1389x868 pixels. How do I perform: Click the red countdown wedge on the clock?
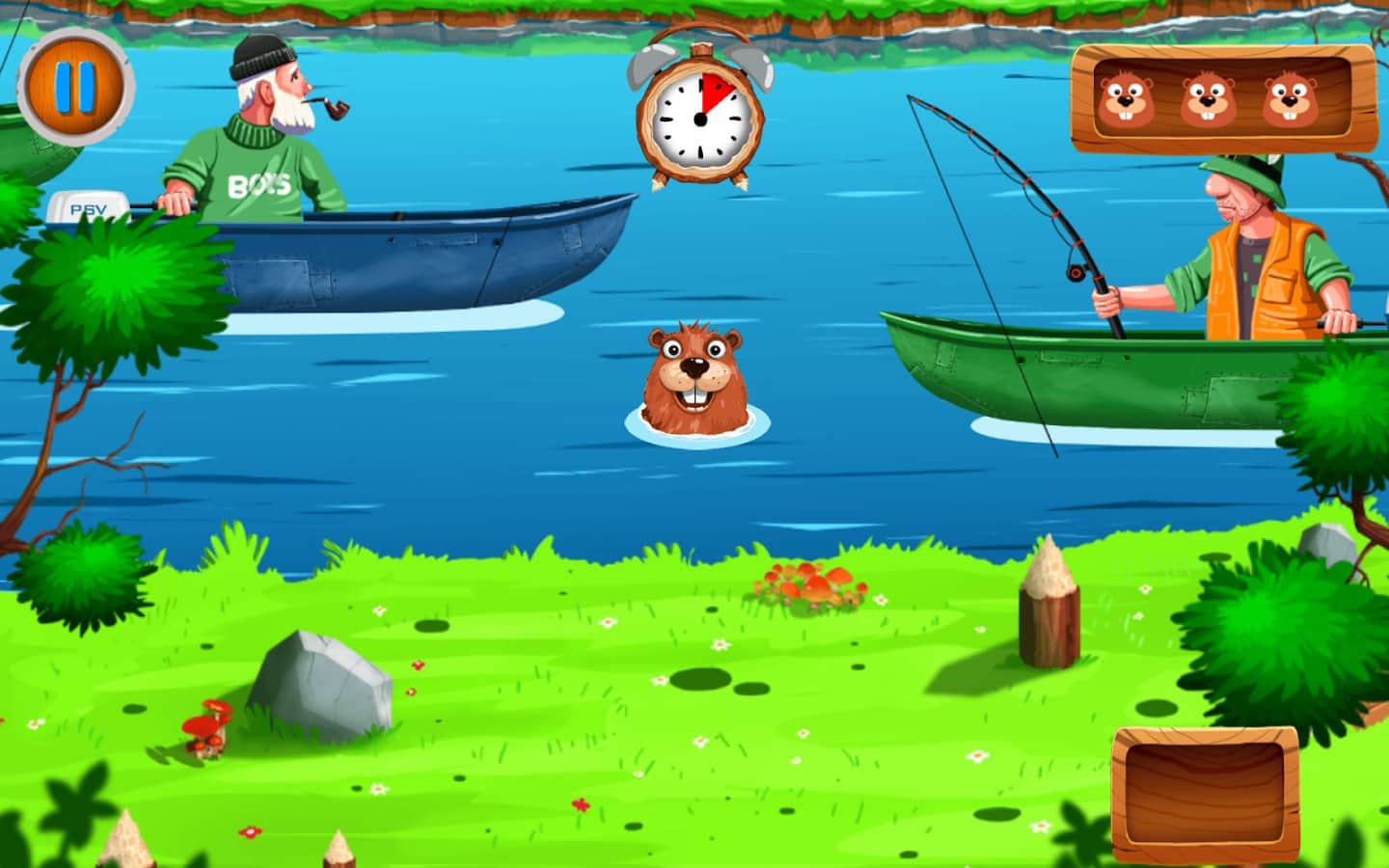[x=714, y=92]
